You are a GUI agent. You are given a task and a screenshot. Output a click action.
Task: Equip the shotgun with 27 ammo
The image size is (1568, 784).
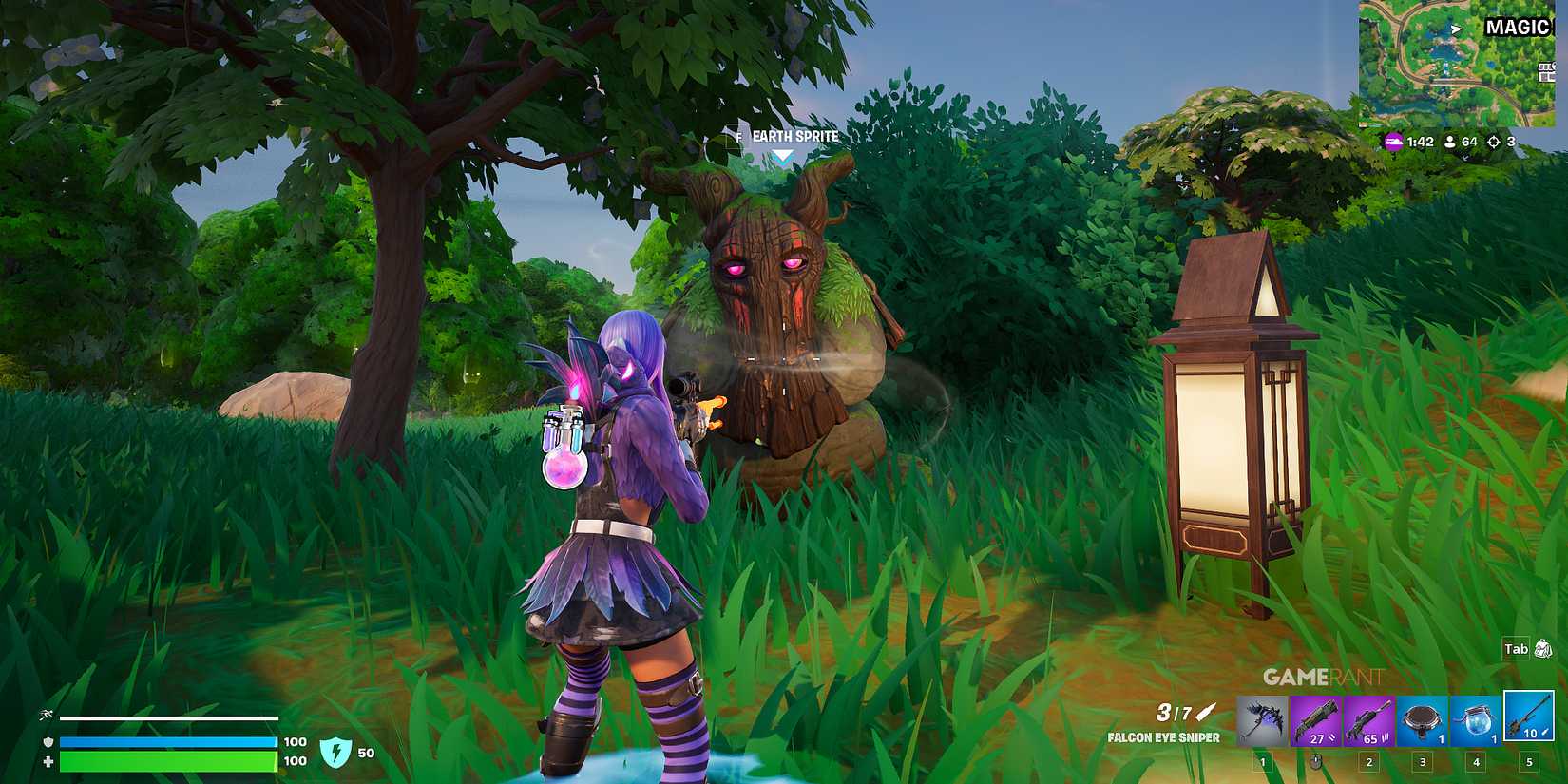click(1315, 719)
